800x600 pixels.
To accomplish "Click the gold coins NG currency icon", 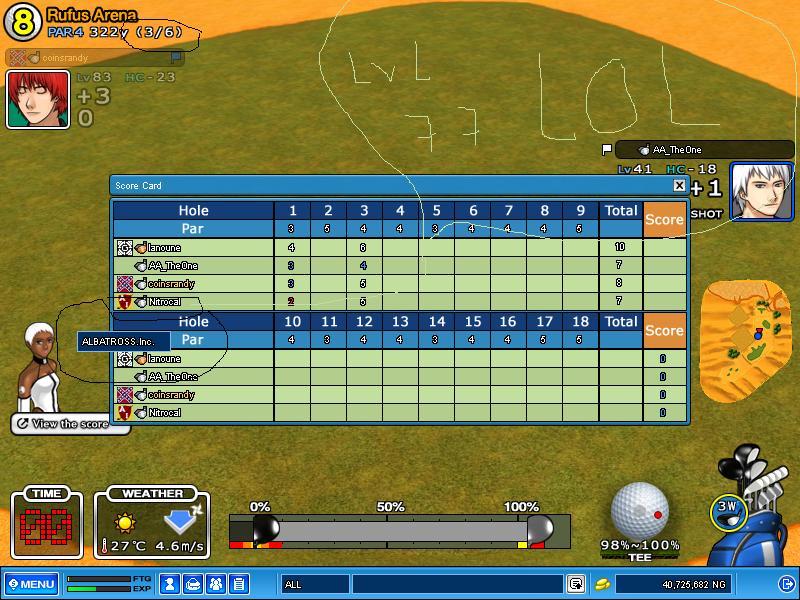I will click(x=603, y=584).
